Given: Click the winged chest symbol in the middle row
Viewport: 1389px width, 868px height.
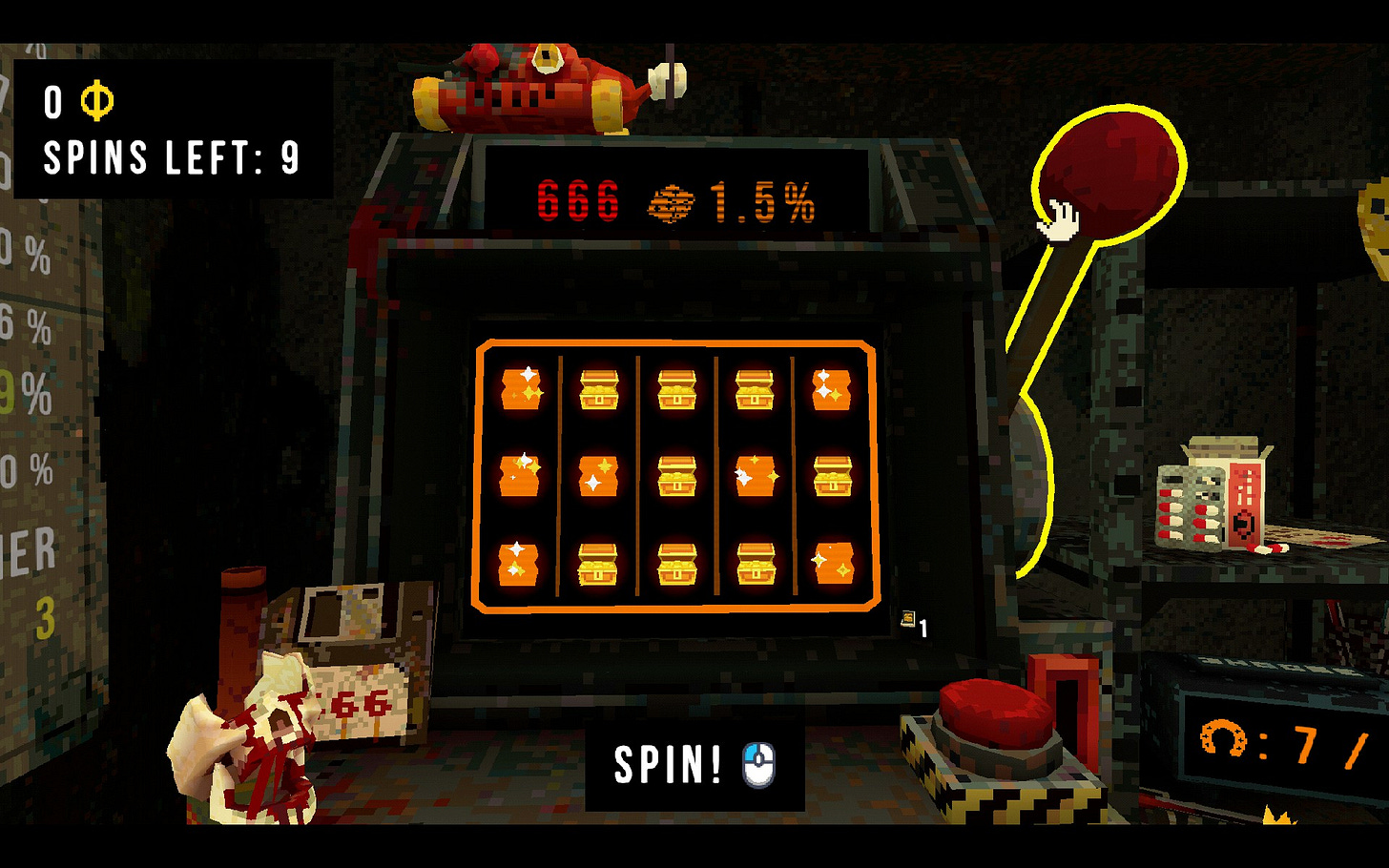Looking at the screenshot, I should pos(754,472).
